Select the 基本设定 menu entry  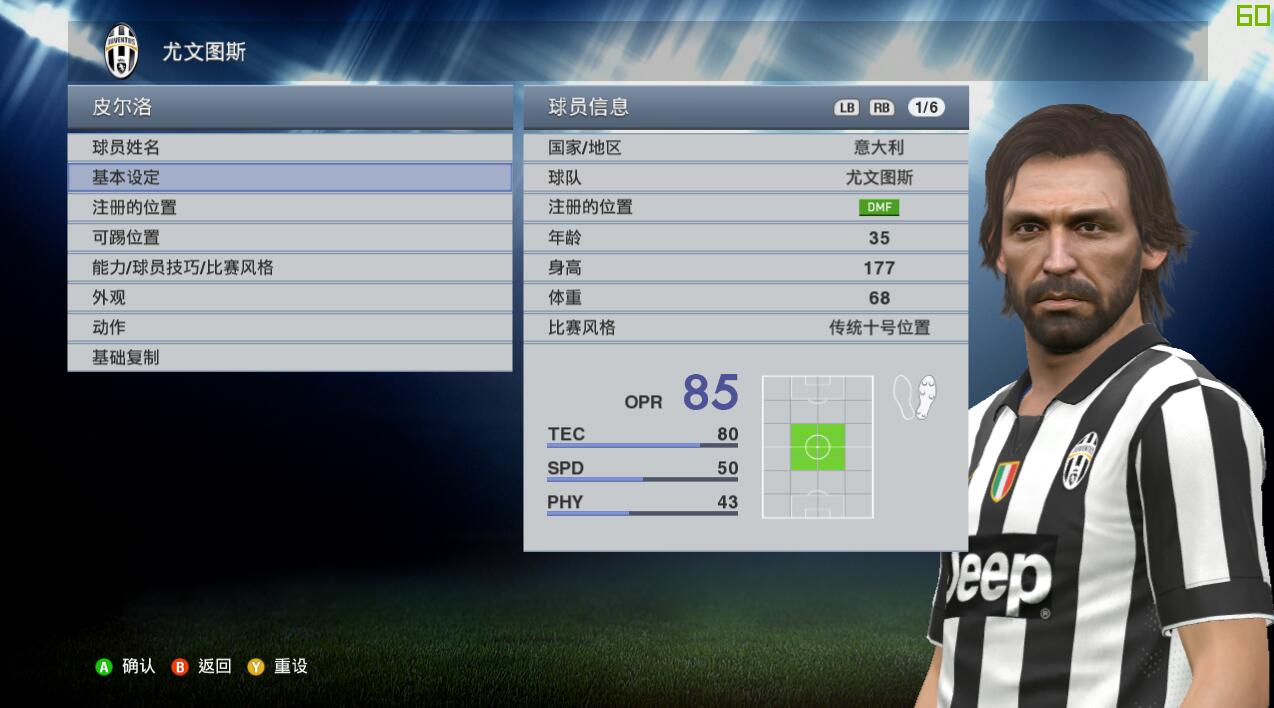pyautogui.click(x=289, y=178)
